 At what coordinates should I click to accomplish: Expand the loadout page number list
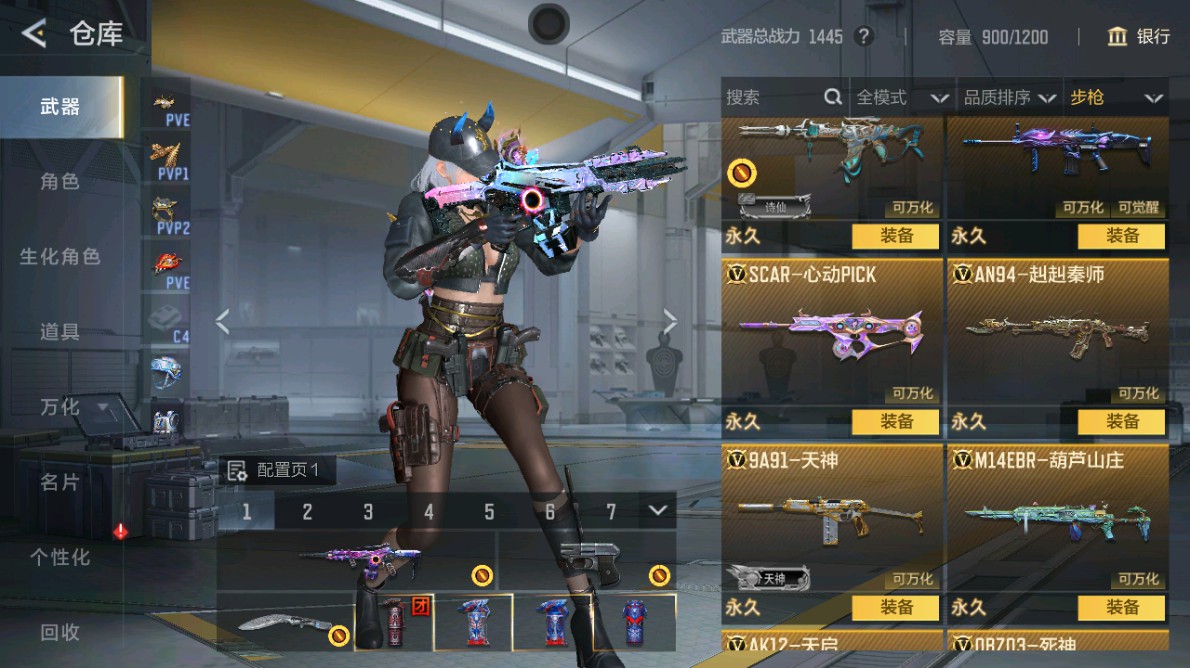click(657, 511)
